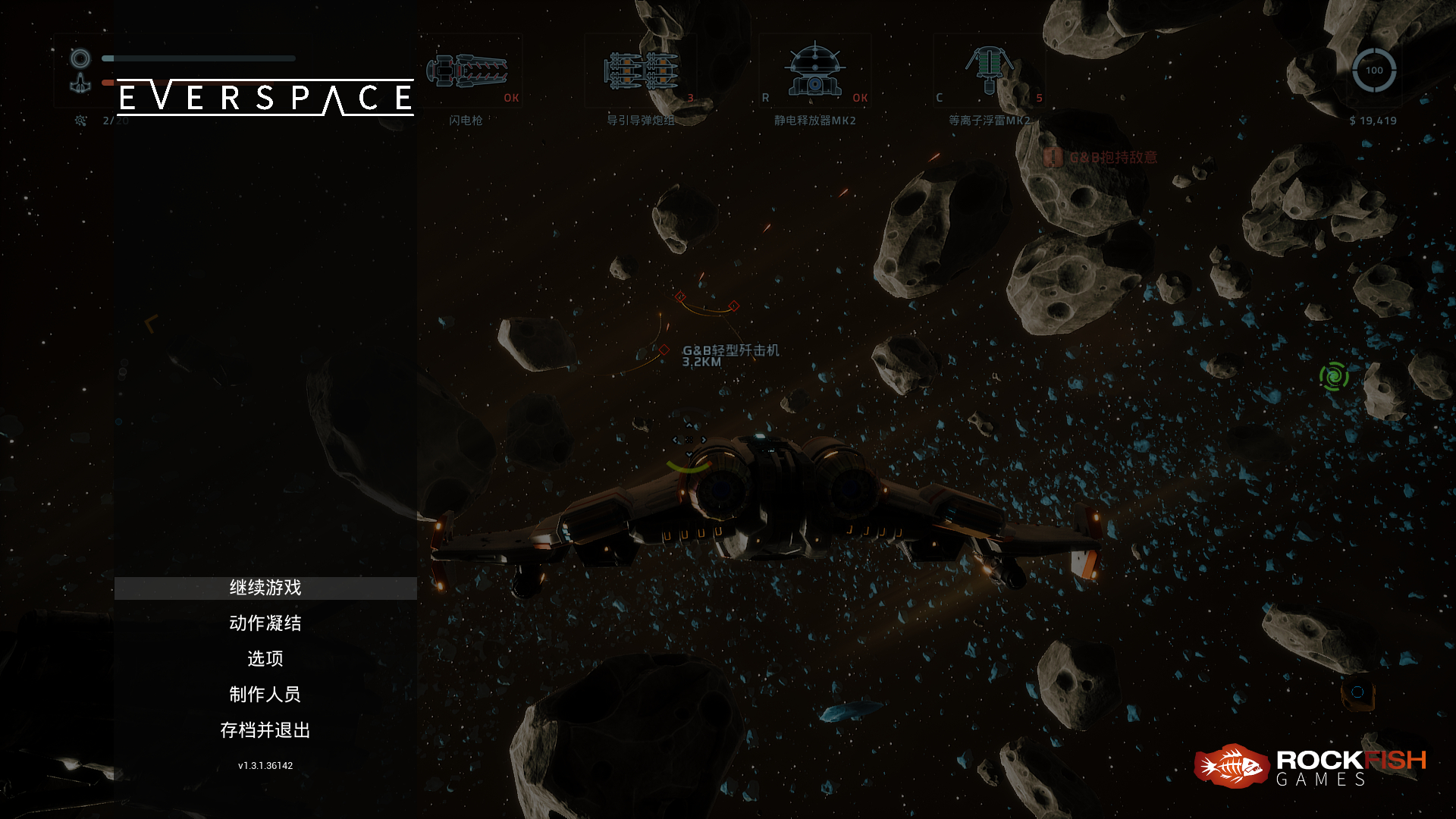Viewport: 1456px width, 819px height.
Task: Select the 动作凝结 menu entry
Action: [265, 623]
